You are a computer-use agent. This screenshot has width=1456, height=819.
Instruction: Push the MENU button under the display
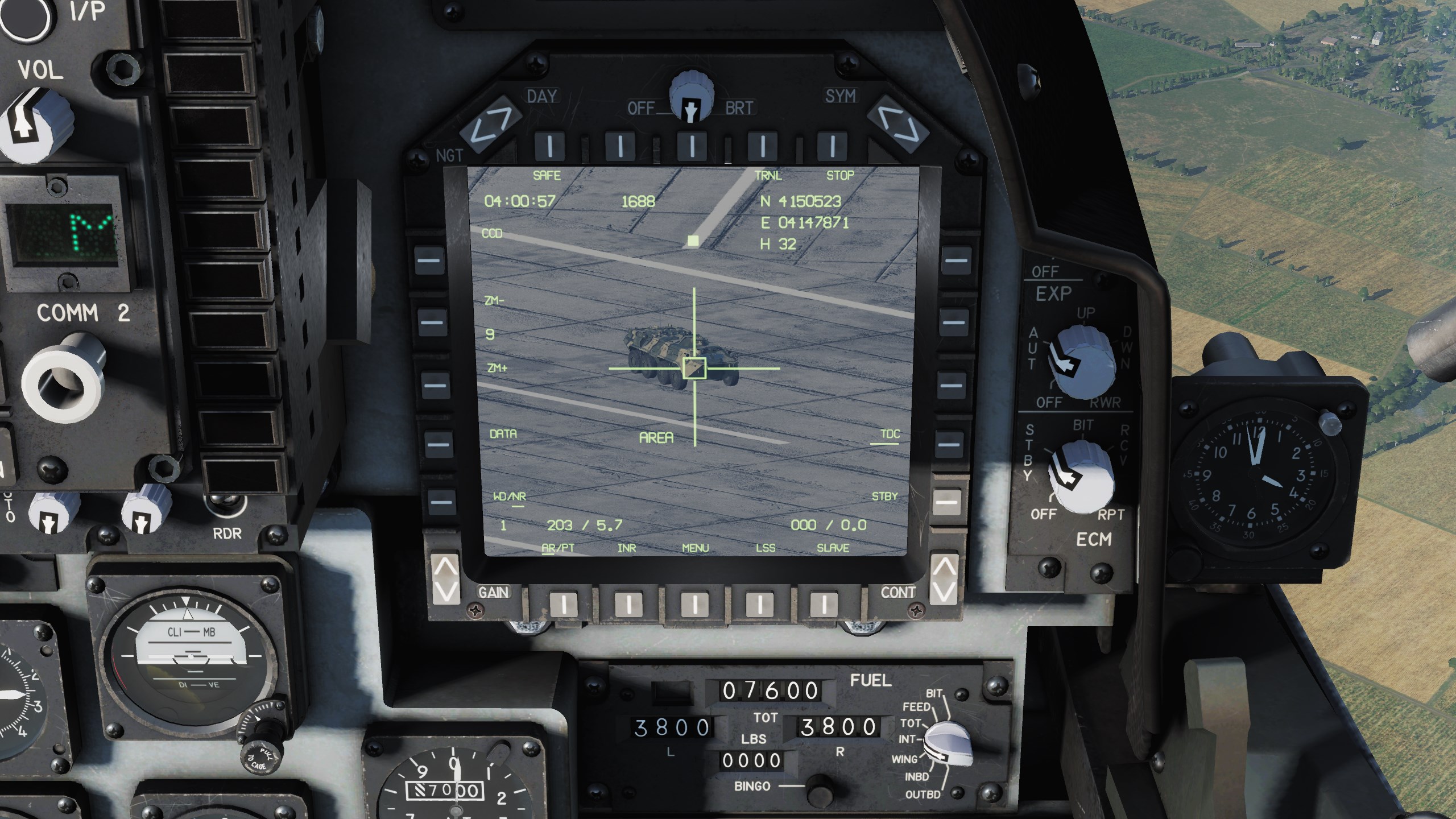pos(694,605)
